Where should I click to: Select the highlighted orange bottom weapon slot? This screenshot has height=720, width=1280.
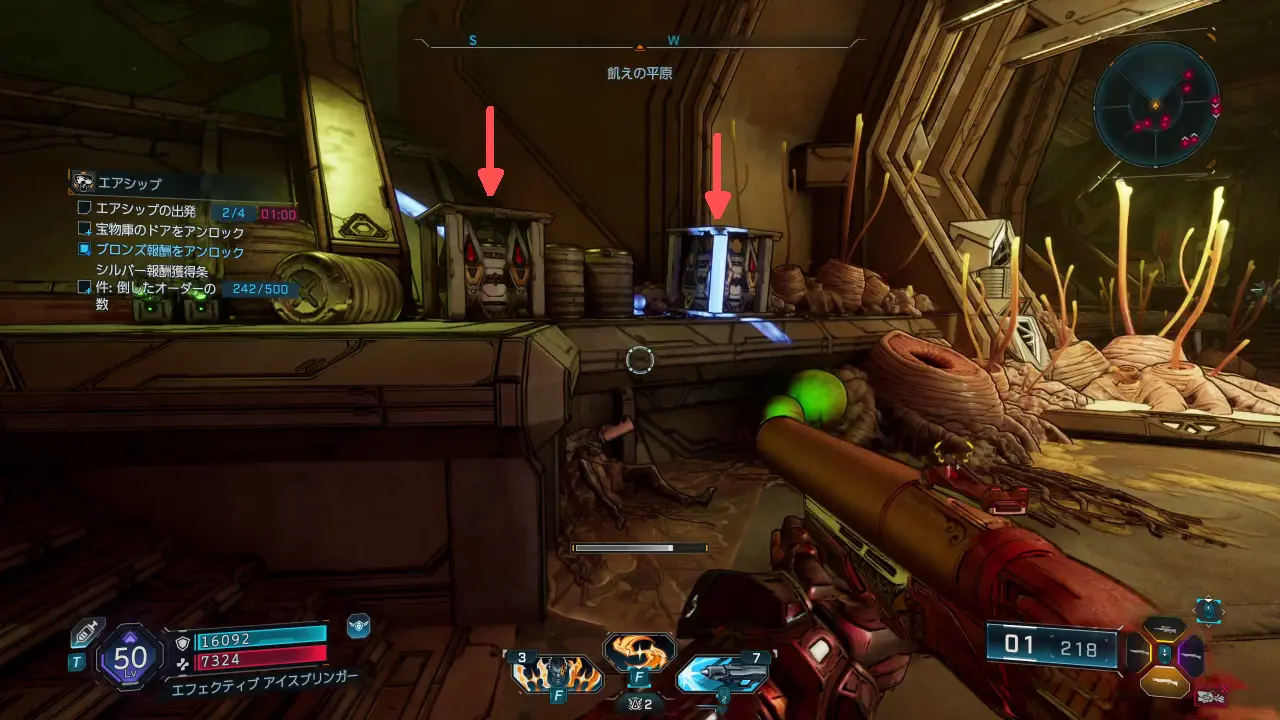pos(1165,682)
